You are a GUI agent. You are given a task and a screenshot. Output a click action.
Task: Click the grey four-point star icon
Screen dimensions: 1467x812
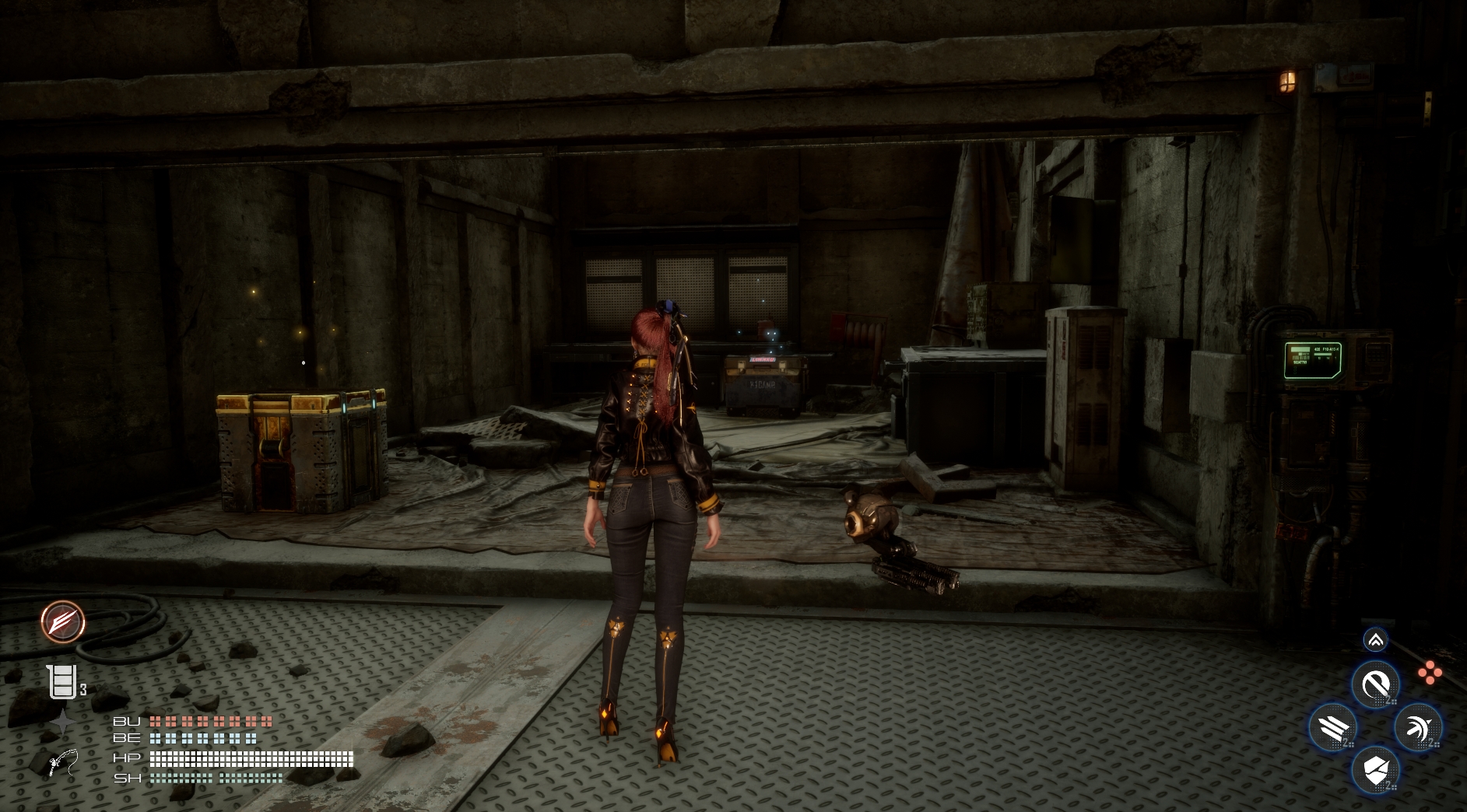click(62, 723)
